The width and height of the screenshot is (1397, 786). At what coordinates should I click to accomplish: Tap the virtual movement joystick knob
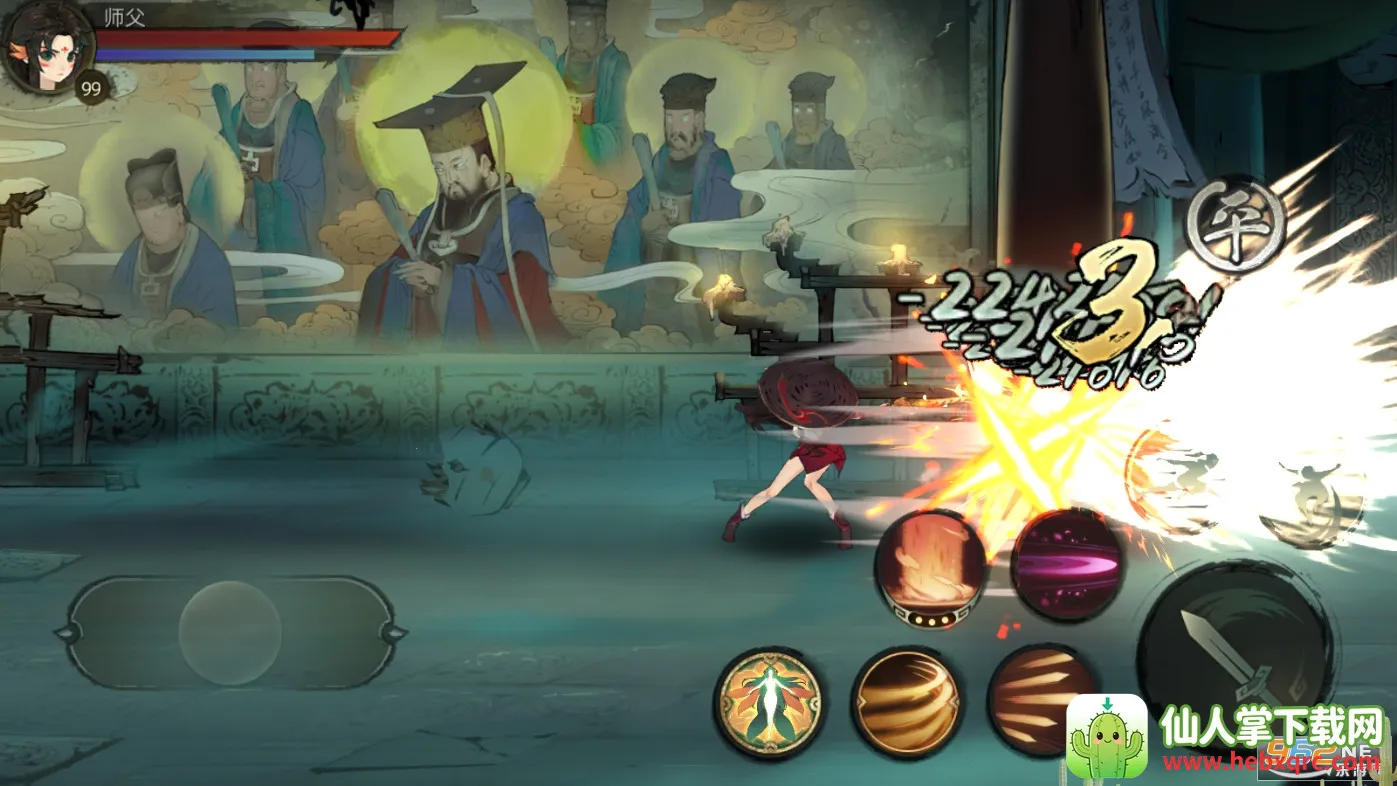point(230,632)
